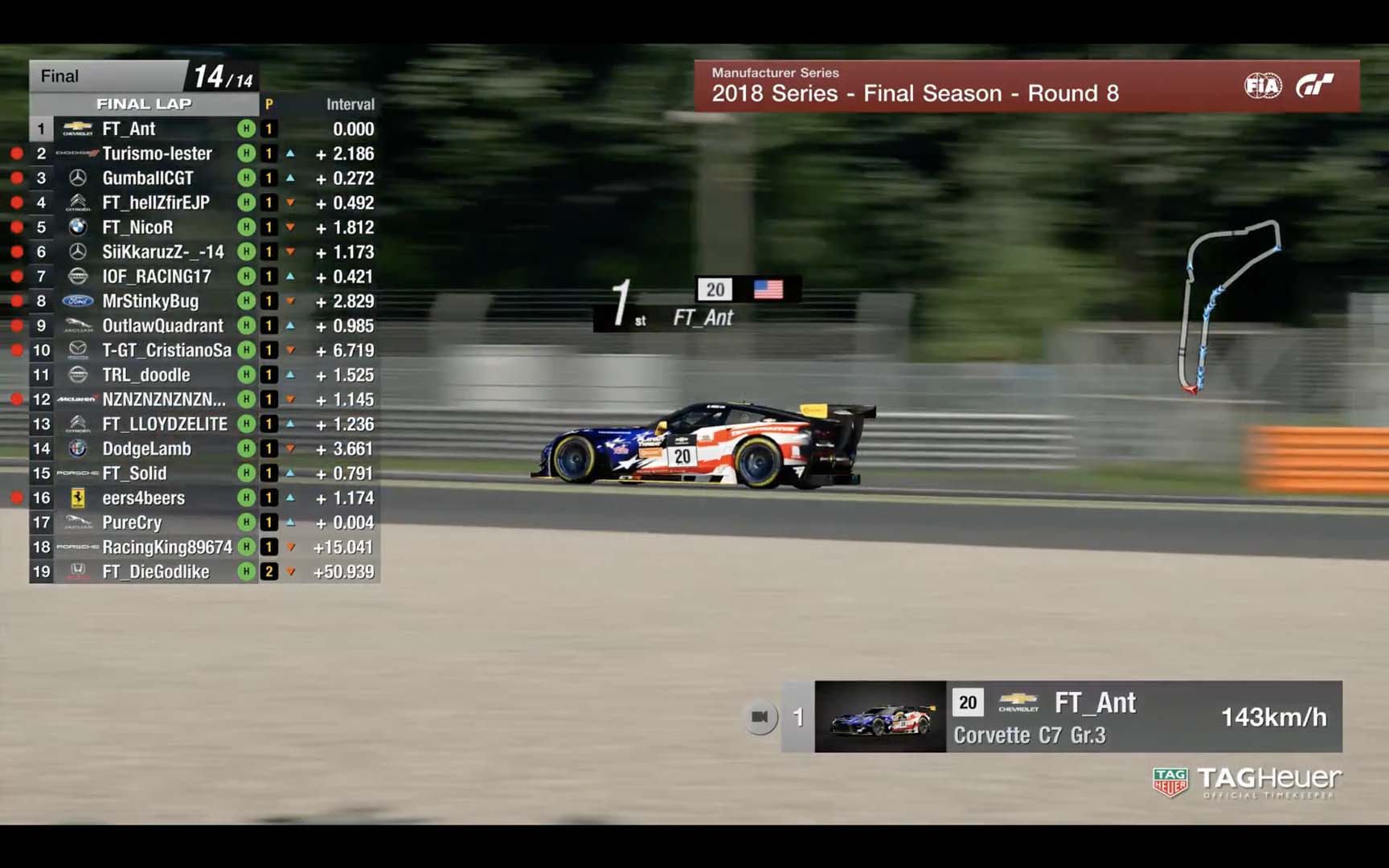Choose the T-GT_CristianoSa row
1389x868 pixels.
click(166, 350)
